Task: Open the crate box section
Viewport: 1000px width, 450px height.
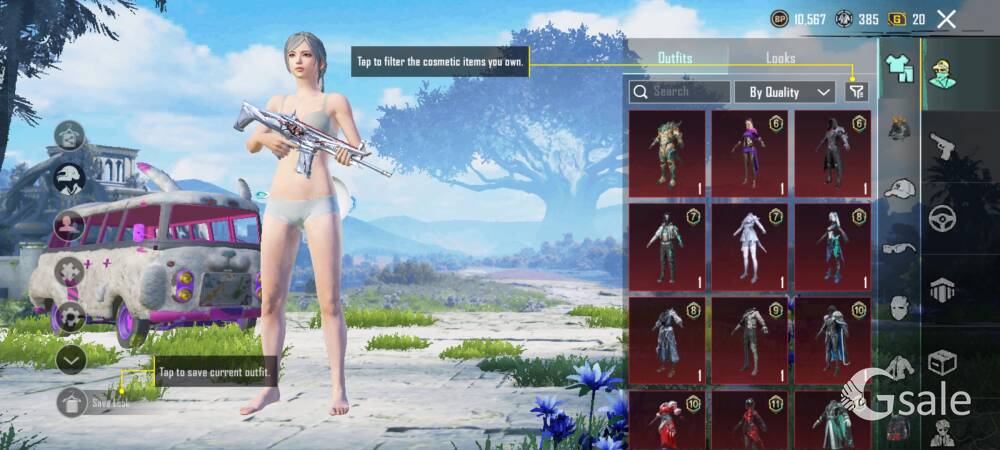Action: click(x=943, y=362)
